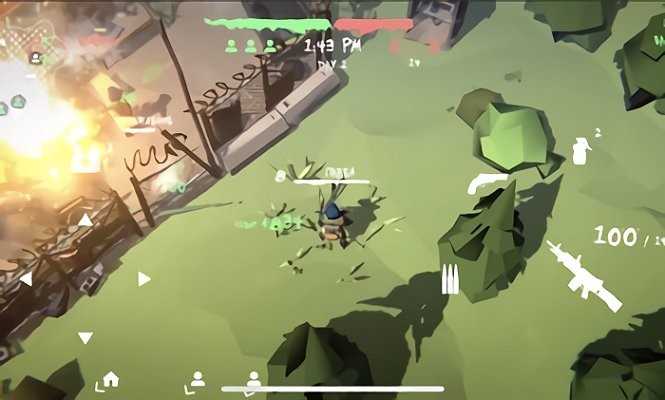The width and height of the screenshot is (665, 400).
Task: Throw a grenade using grenade icon
Action: (x=580, y=150)
